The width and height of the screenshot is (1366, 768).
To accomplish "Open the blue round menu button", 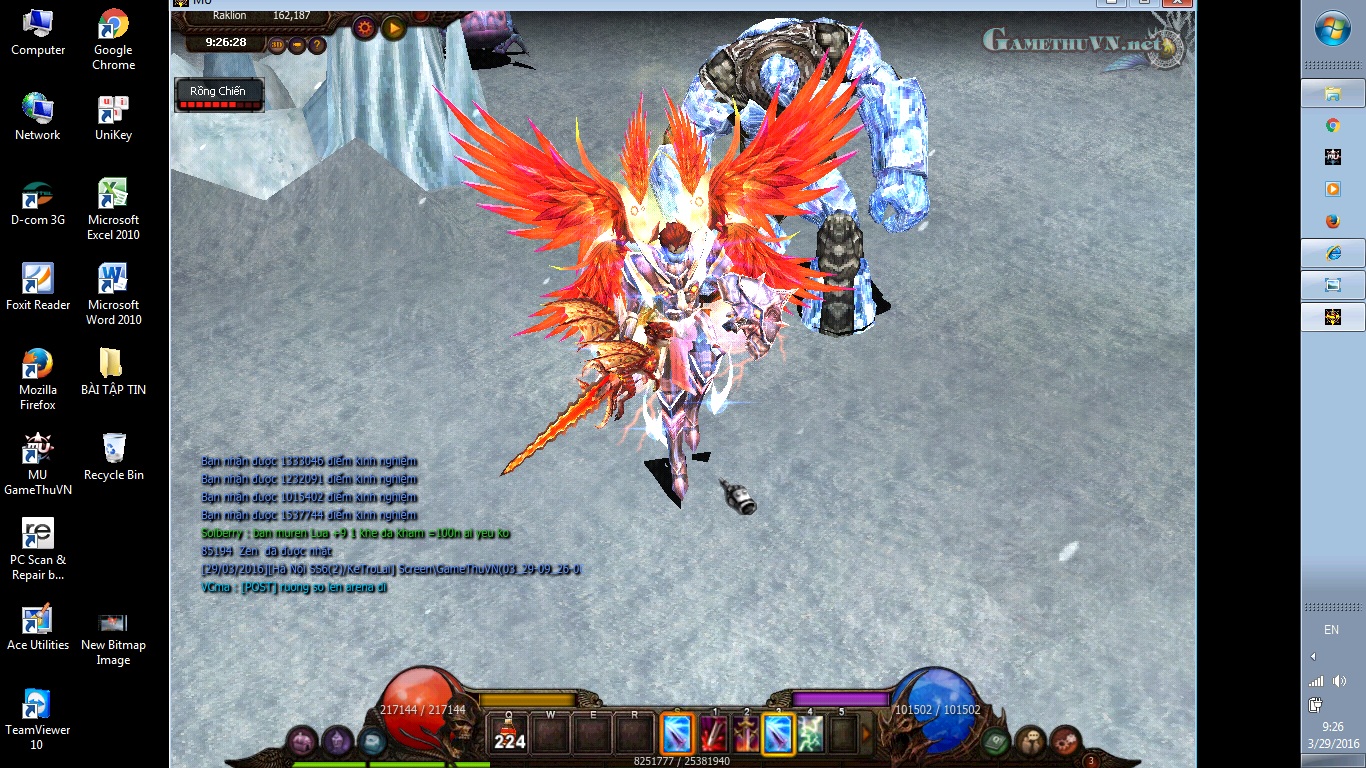I will click(x=371, y=742).
